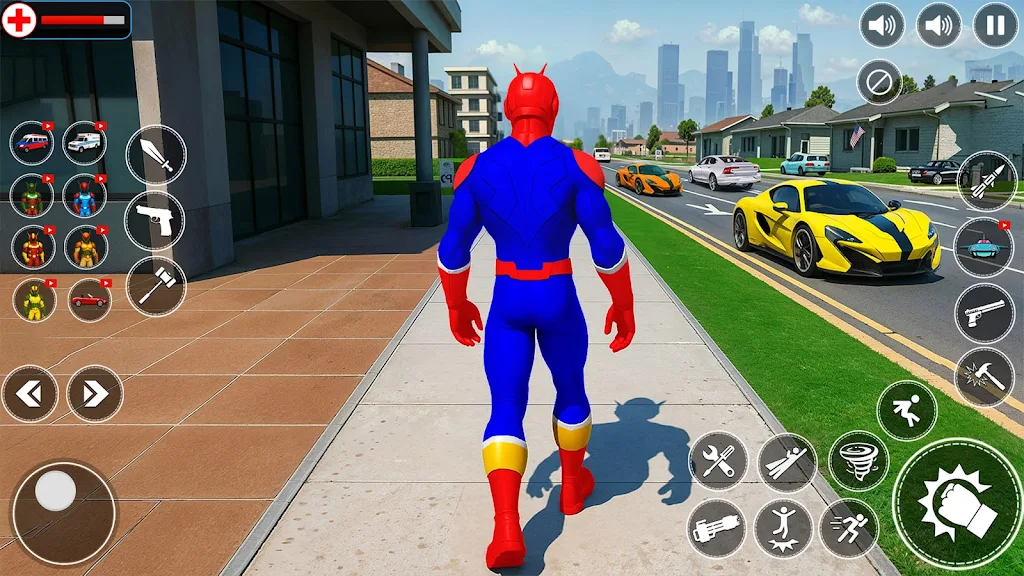Activate the tornado power

pos(859,461)
